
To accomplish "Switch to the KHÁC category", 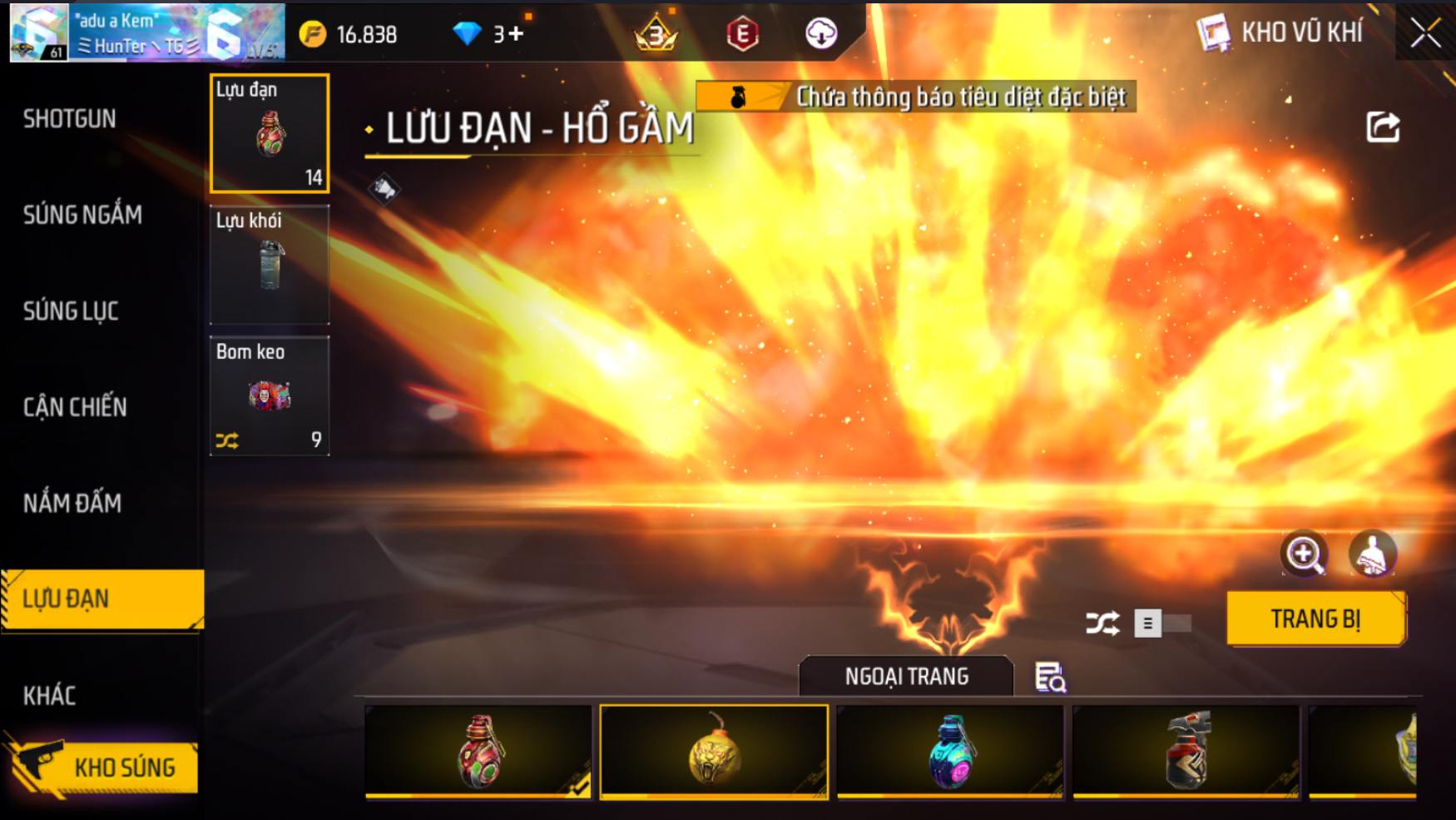I will point(49,695).
